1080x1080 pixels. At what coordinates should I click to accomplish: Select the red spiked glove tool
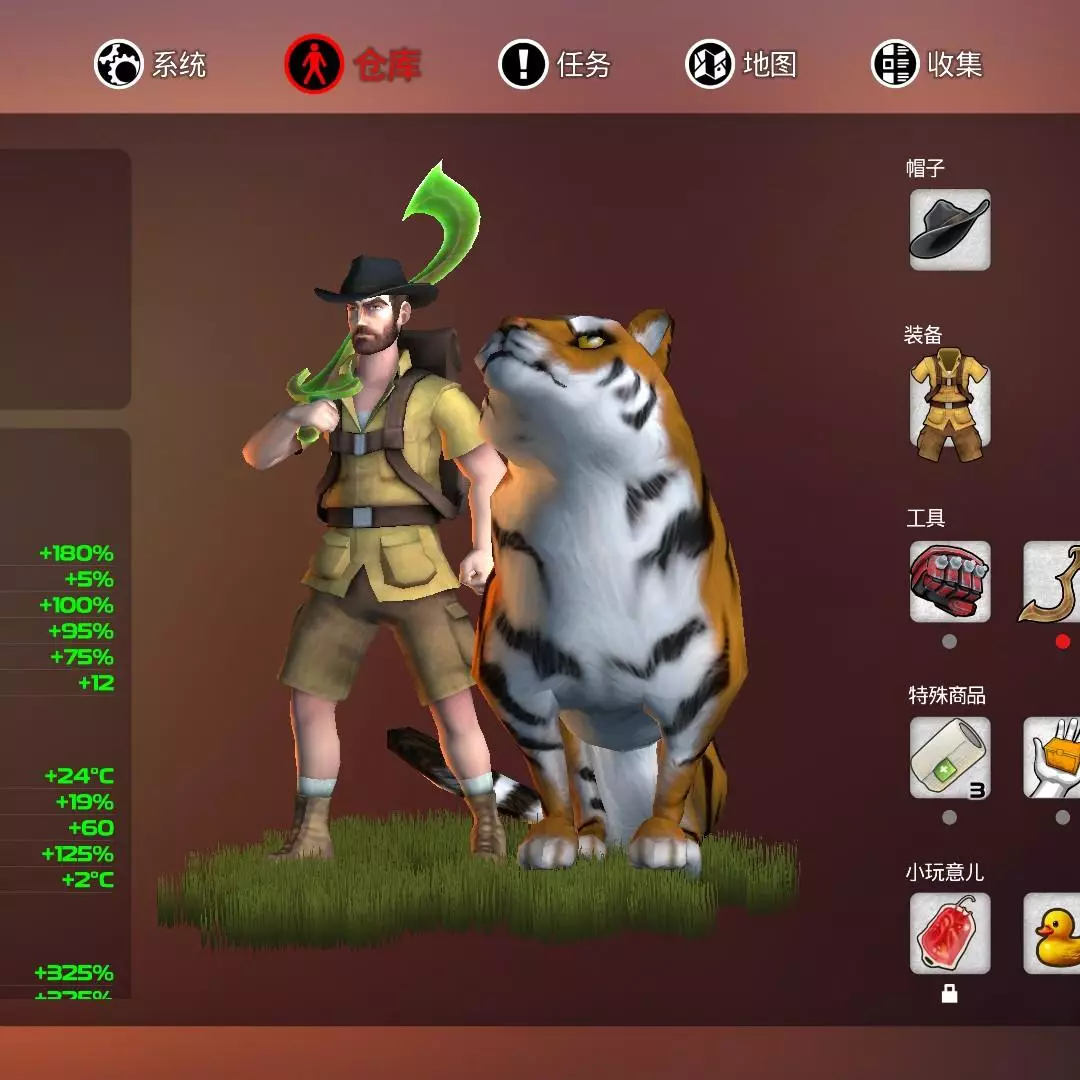point(949,582)
